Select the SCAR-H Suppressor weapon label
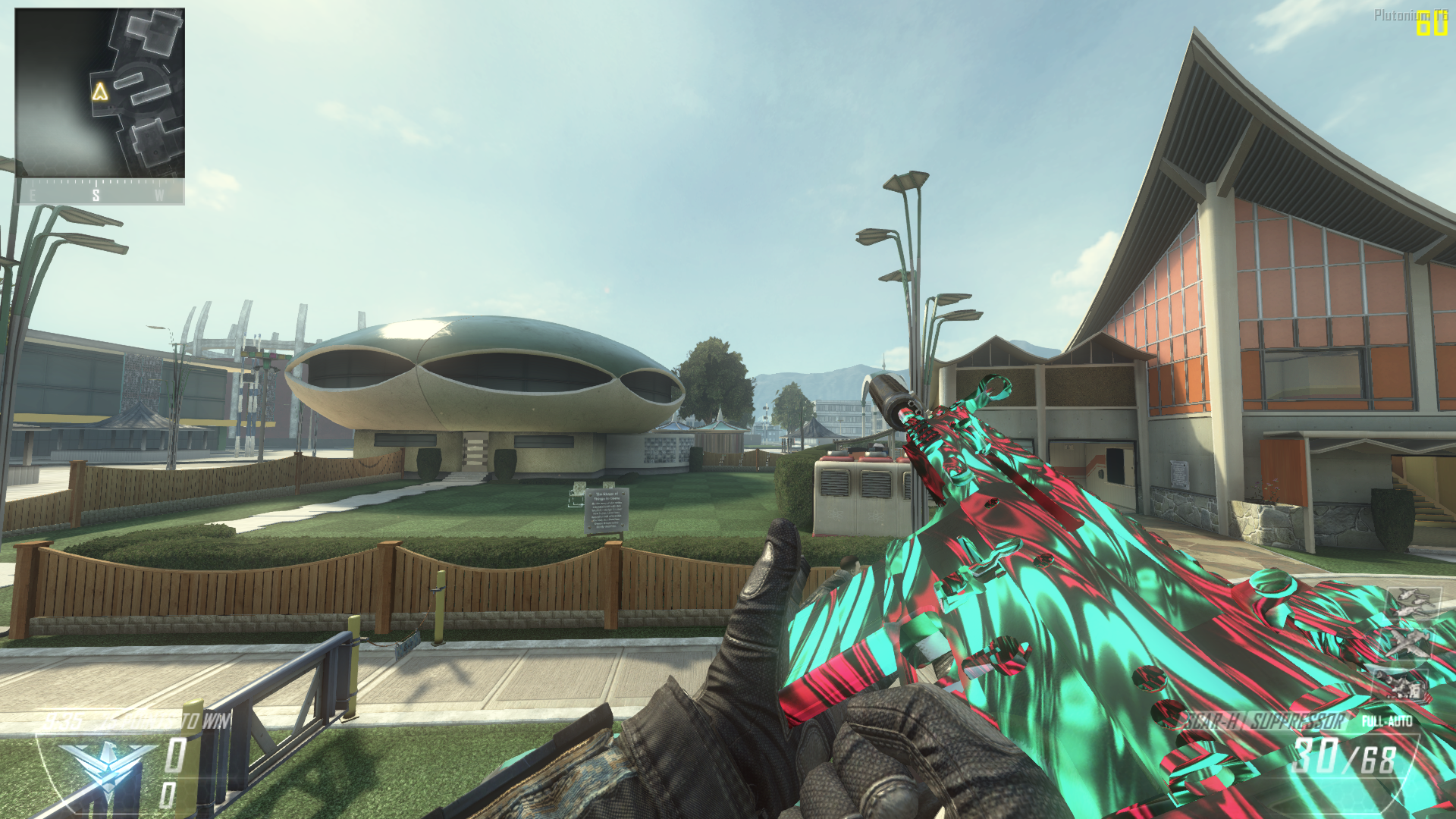Screen dimensions: 1456x819 click(x=1264, y=721)
